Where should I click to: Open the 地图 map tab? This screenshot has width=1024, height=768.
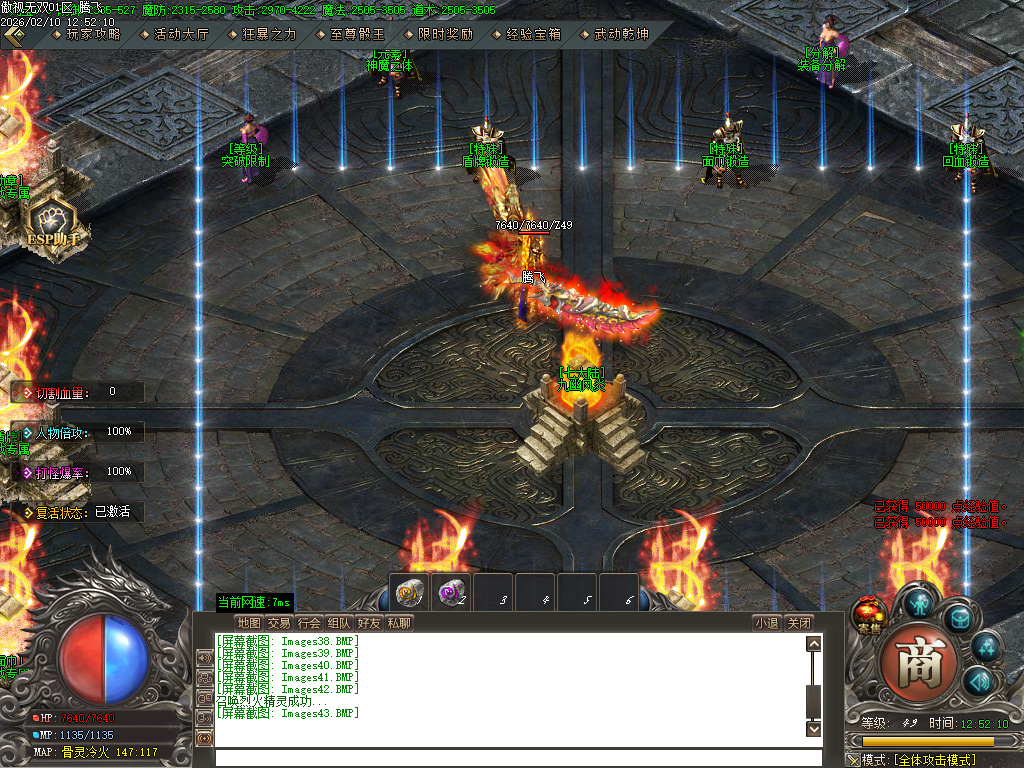[249, 623]
